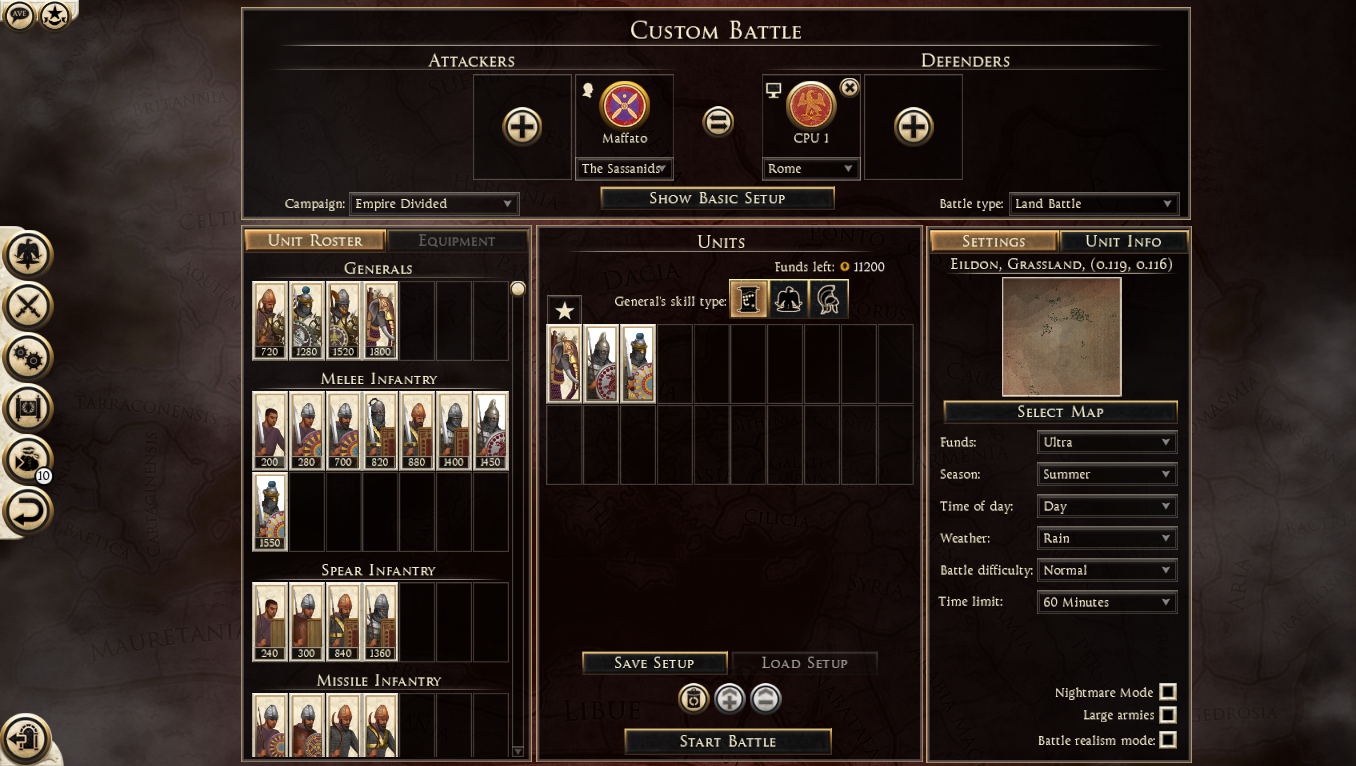Image resolution: width=1356 pixels, height=766 pixels.
Task: Open the Battle type dropdown
Action: 1093,204
